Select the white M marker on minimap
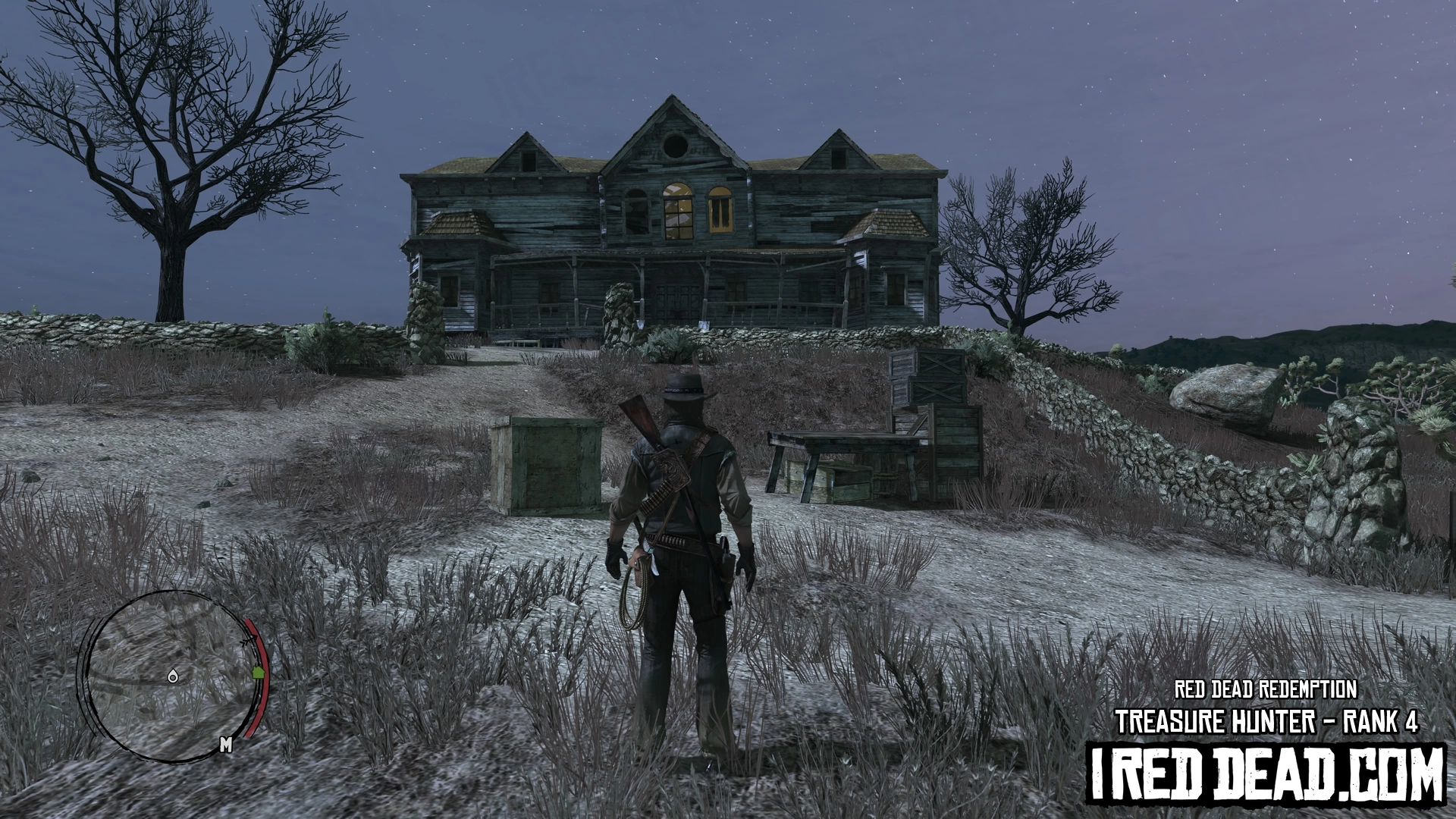The image size is (1456, 819). pyautogui.click(x=225, y=745)
